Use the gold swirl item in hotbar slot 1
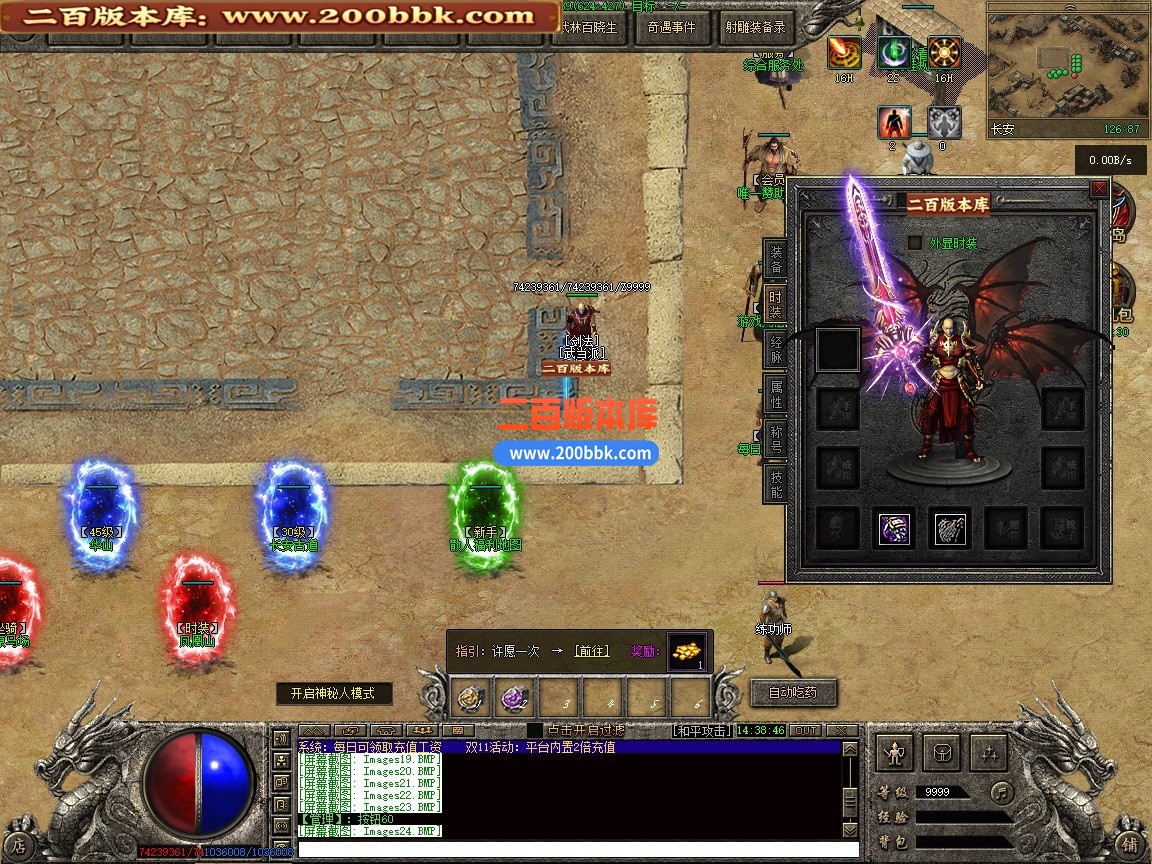 pyautogui.click(x=472, y=696)
